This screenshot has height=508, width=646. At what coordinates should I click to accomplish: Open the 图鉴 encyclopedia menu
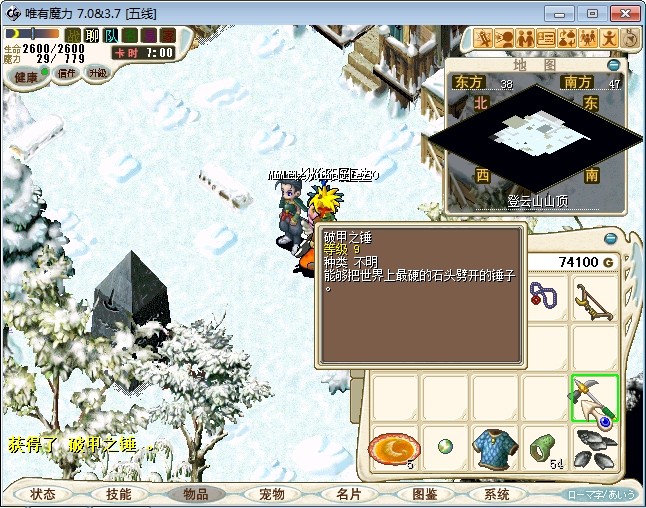424,494
